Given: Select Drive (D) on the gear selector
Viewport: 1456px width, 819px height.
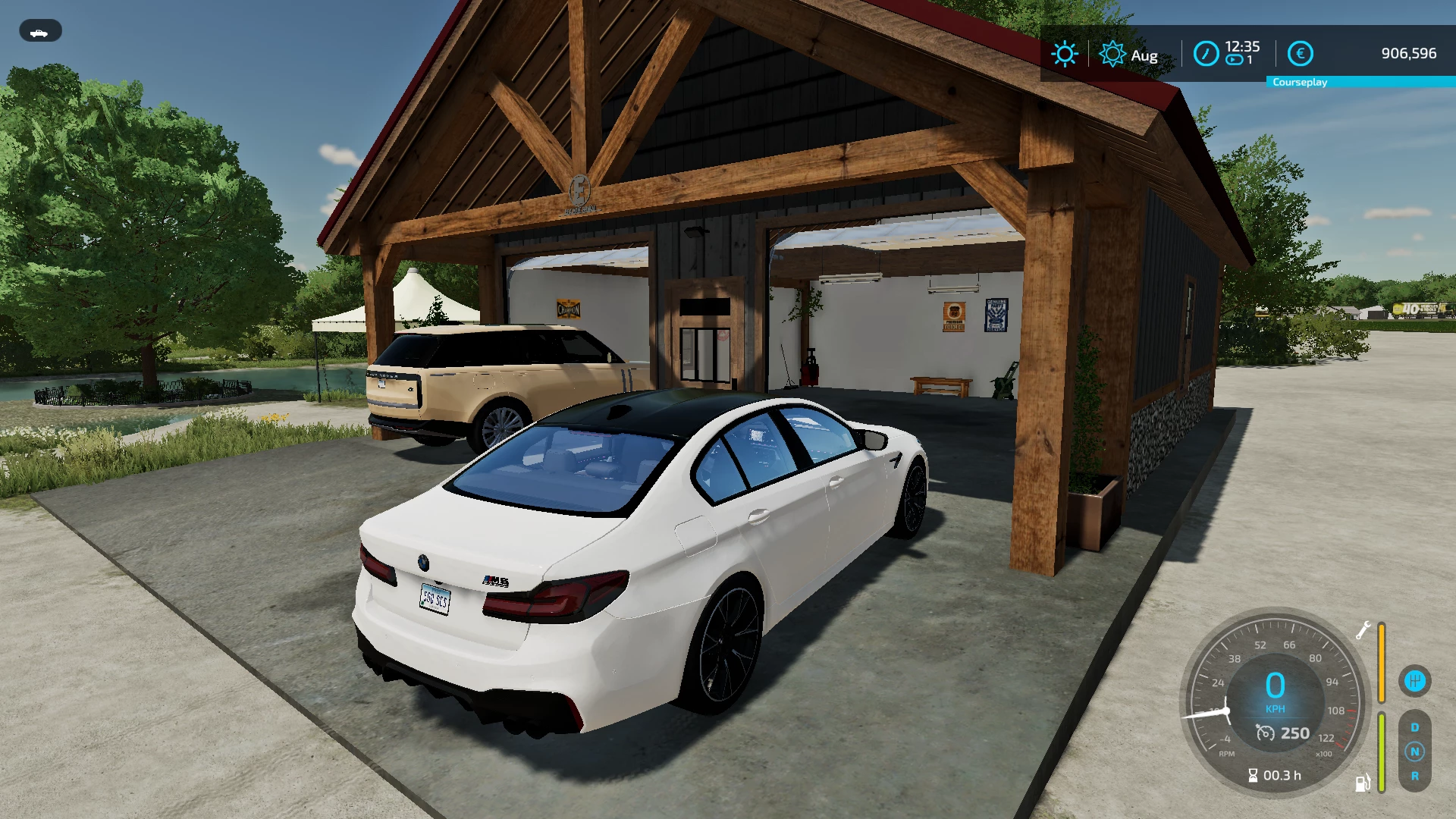Looking at the screenshot, I should pyautogui.click(x=1414, y=727).
